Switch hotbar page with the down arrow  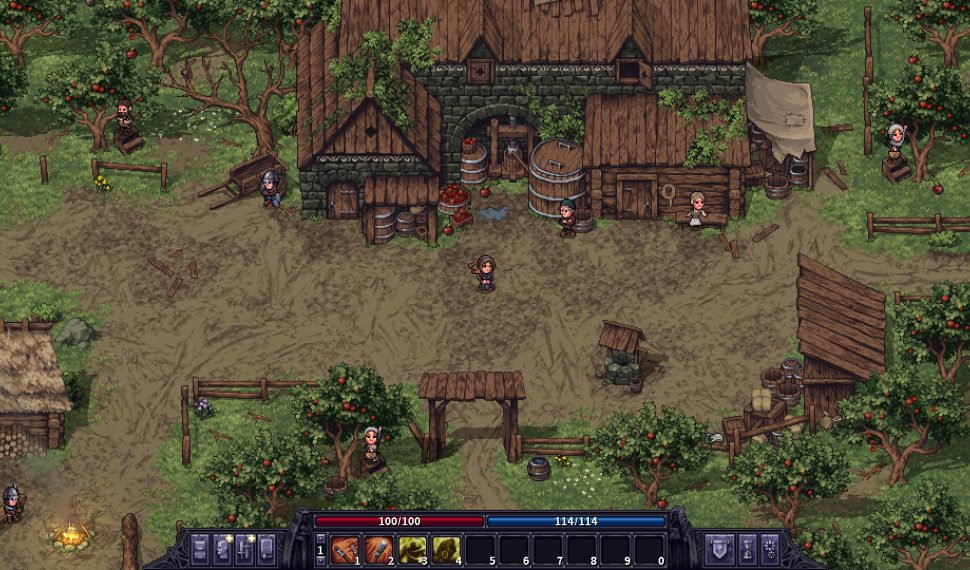point(320,560)
